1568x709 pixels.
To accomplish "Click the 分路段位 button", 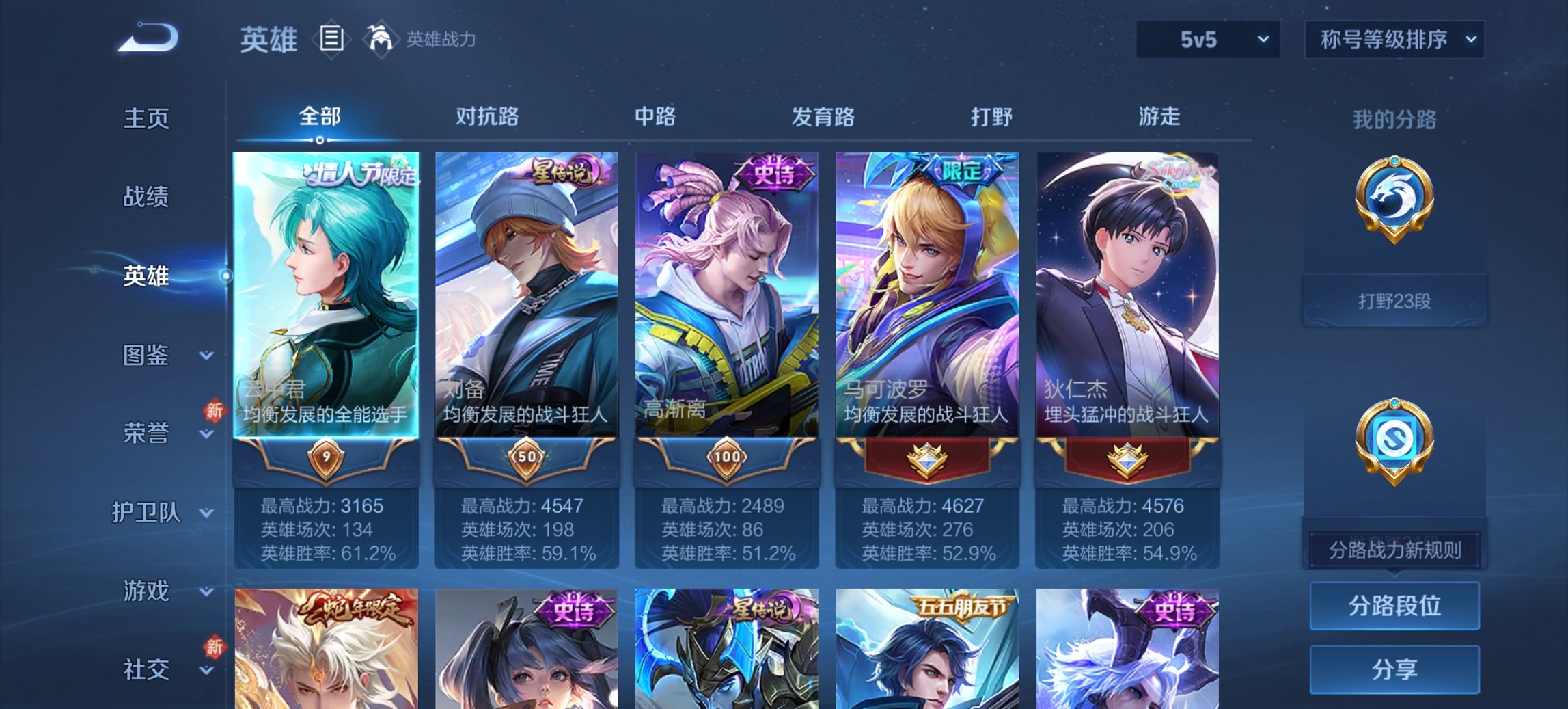I will click(x=1394, y=606).
